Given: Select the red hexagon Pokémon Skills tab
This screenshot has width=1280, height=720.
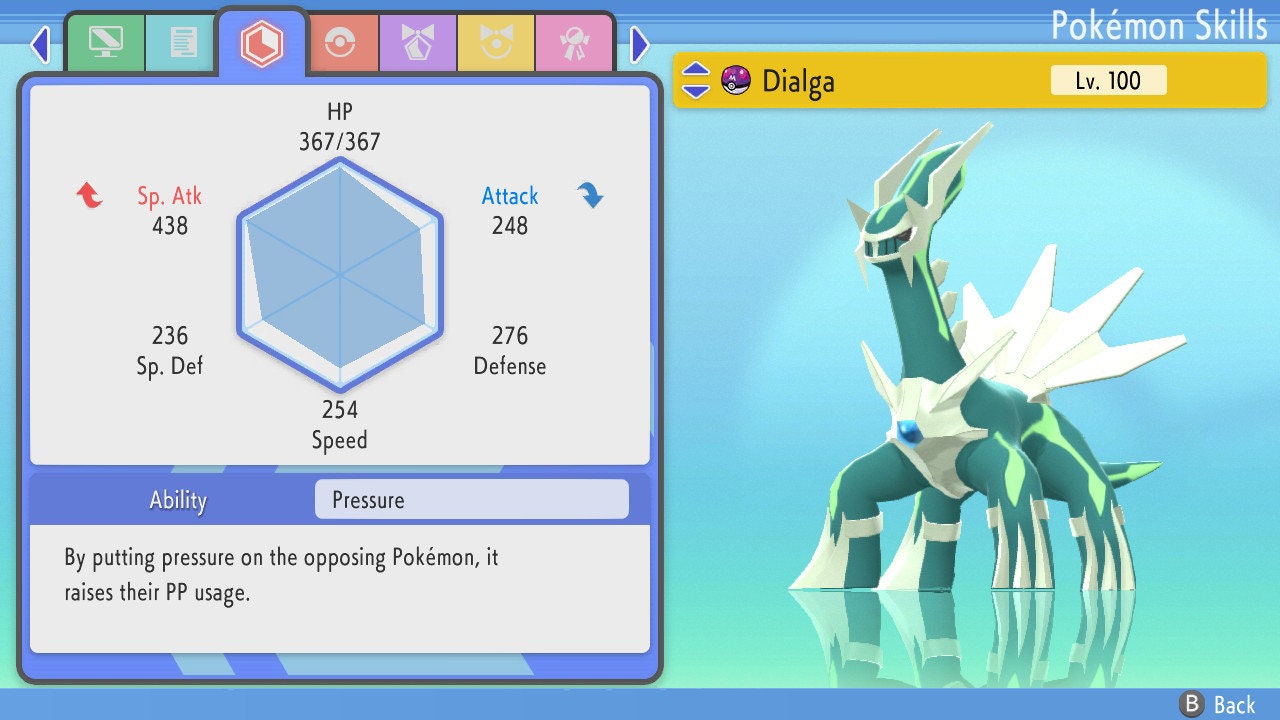Looking at the screenshot, I should click(x=261, y=43).
